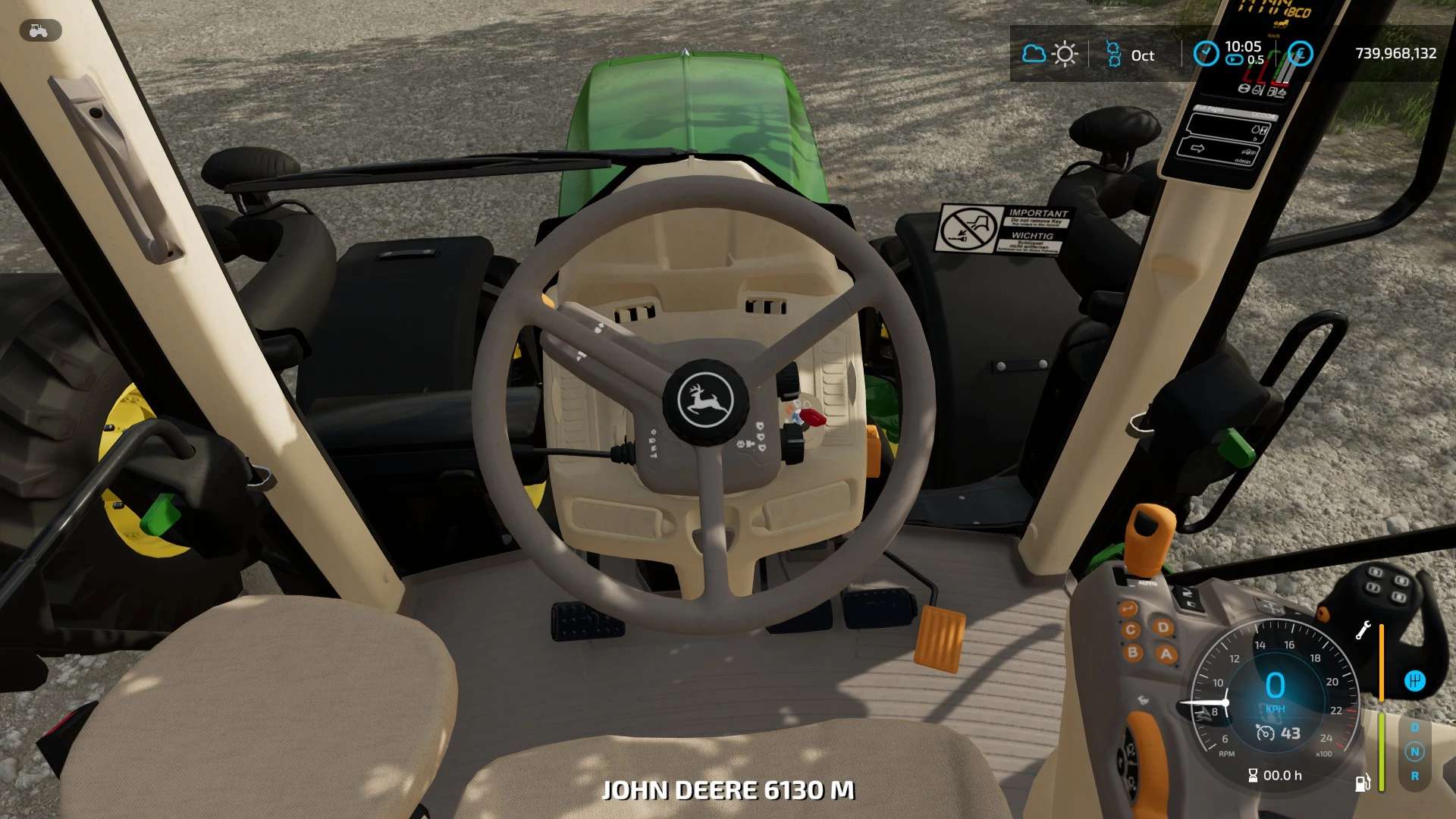Image resolution: width=1456 pixels, height=819 pixels.
Task: Open the euro money icon
Action: click(1300, 54)
